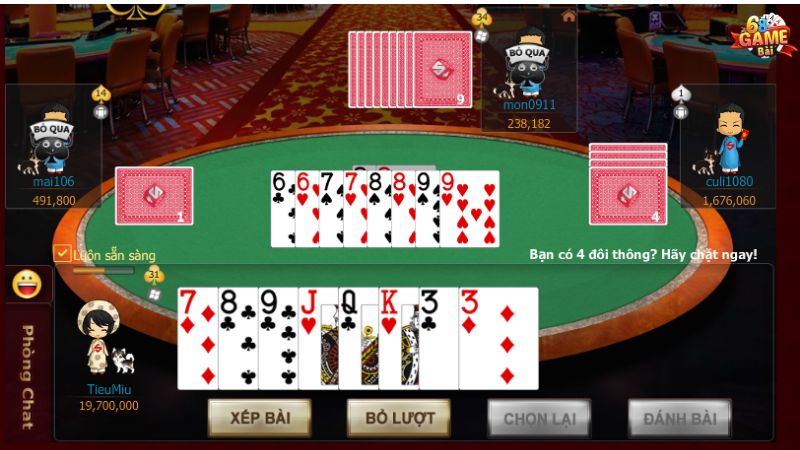The width and height of the screenshot is (800, 450).
Task: Select the 3 of clubs card
Action: pos(436,338)
